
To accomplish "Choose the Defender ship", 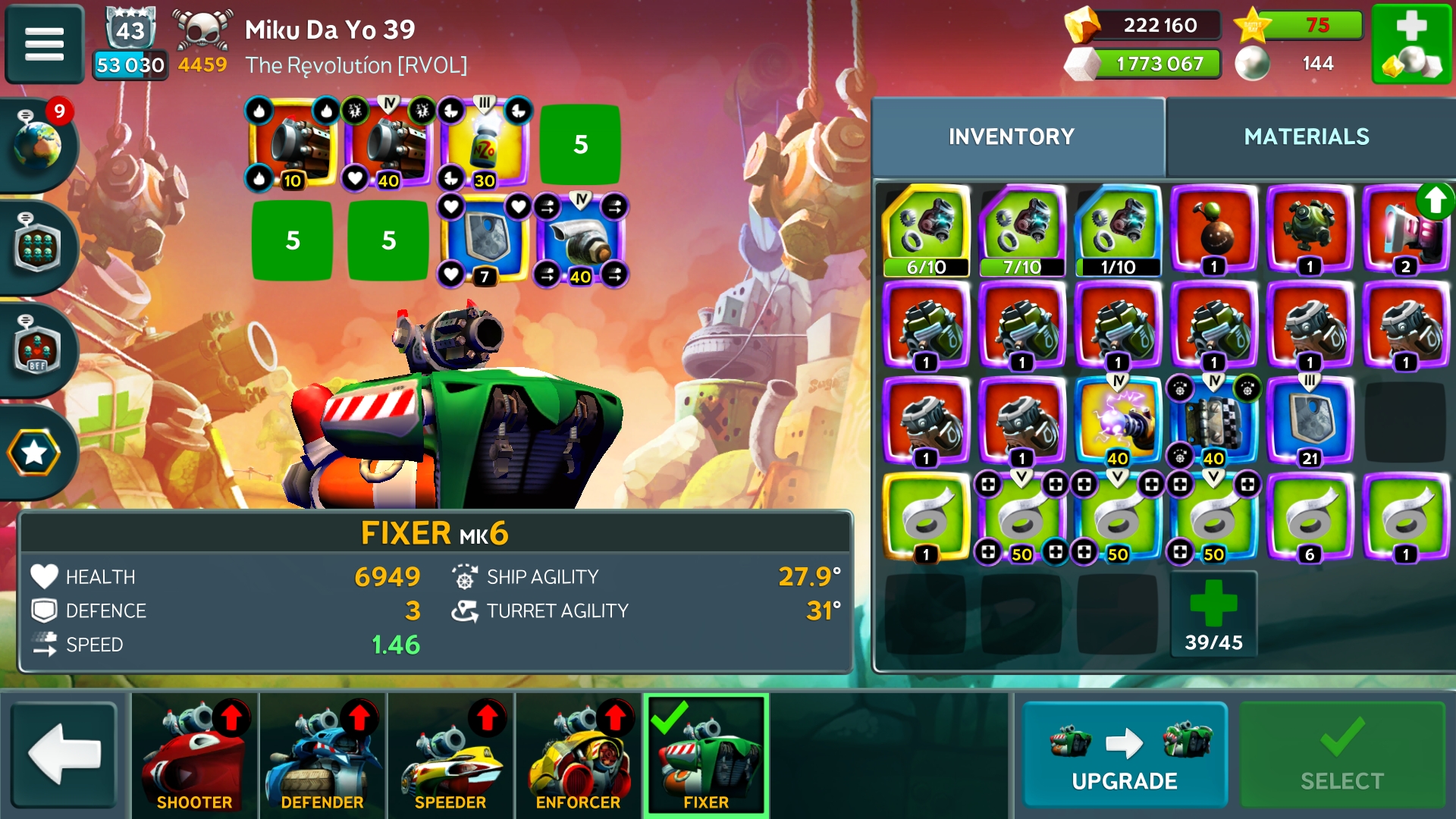I will 322,755.
